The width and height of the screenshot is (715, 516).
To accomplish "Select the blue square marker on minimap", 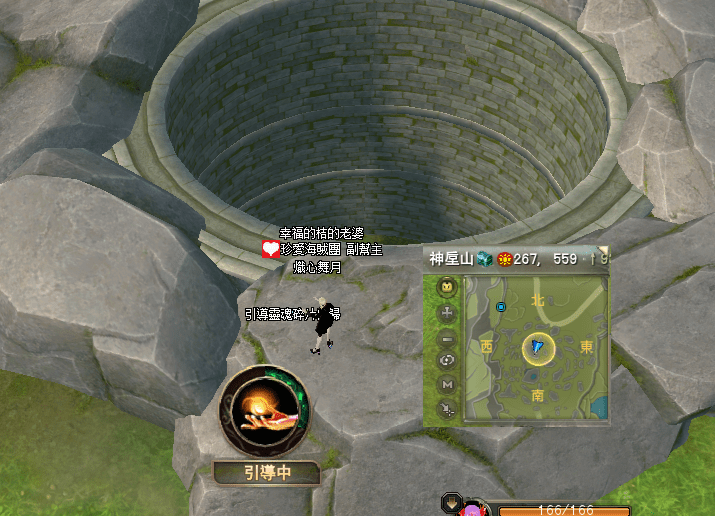I will point(501,307).
